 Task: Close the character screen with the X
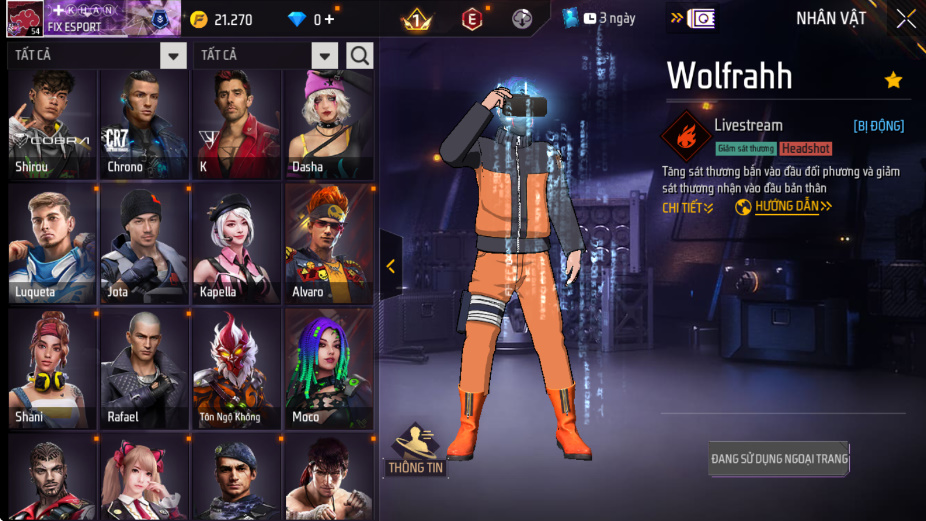pyautogui.click(x=905, y=19)
